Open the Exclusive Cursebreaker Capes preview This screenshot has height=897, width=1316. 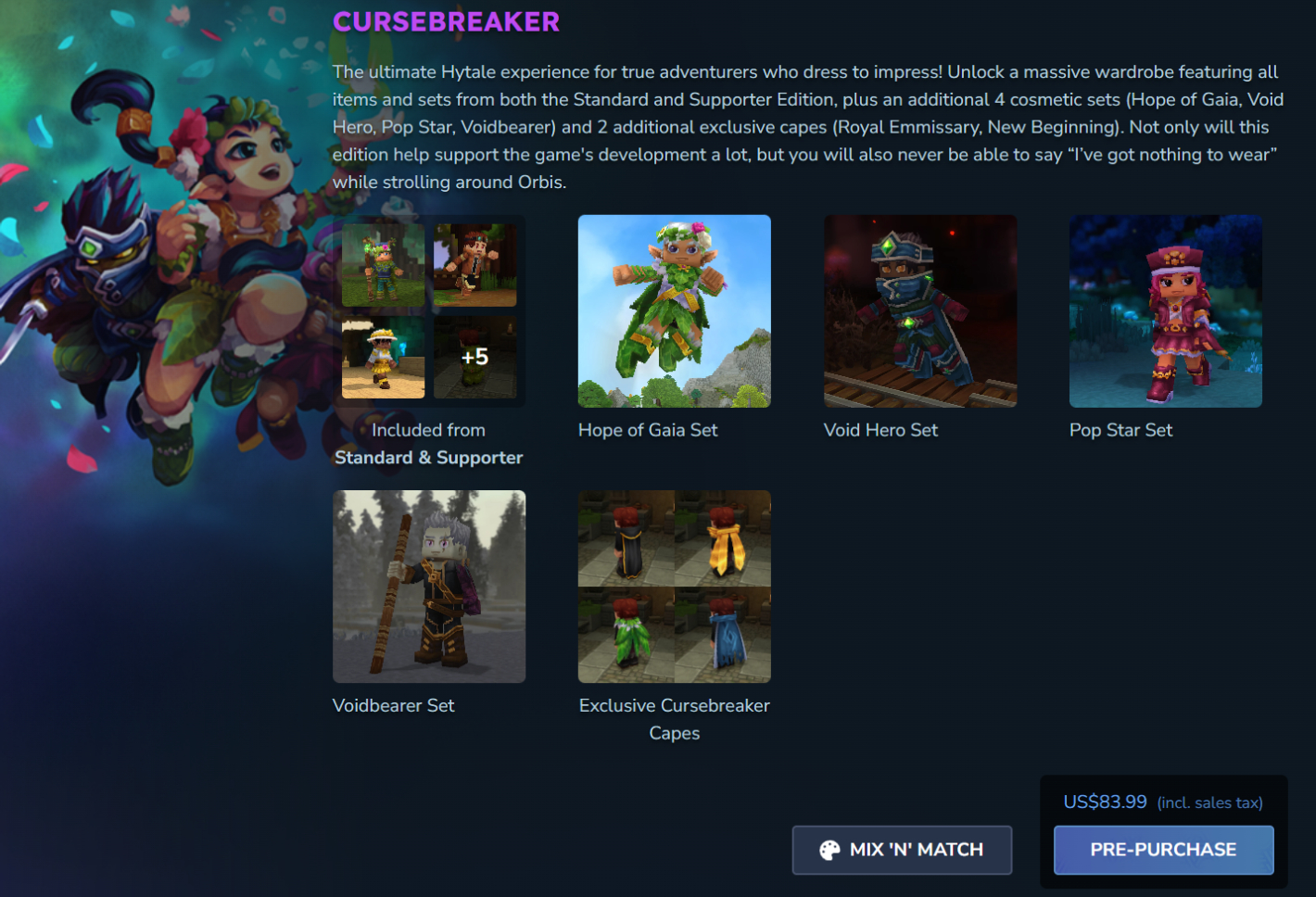click(x=674, y=586)
